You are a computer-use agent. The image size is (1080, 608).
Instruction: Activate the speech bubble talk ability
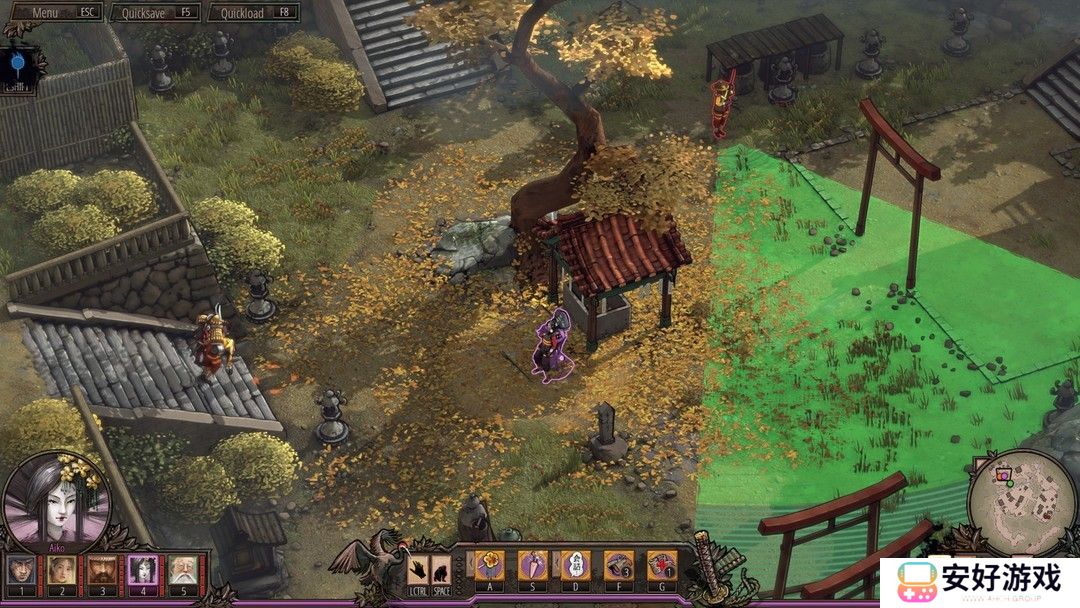(575, 565)
